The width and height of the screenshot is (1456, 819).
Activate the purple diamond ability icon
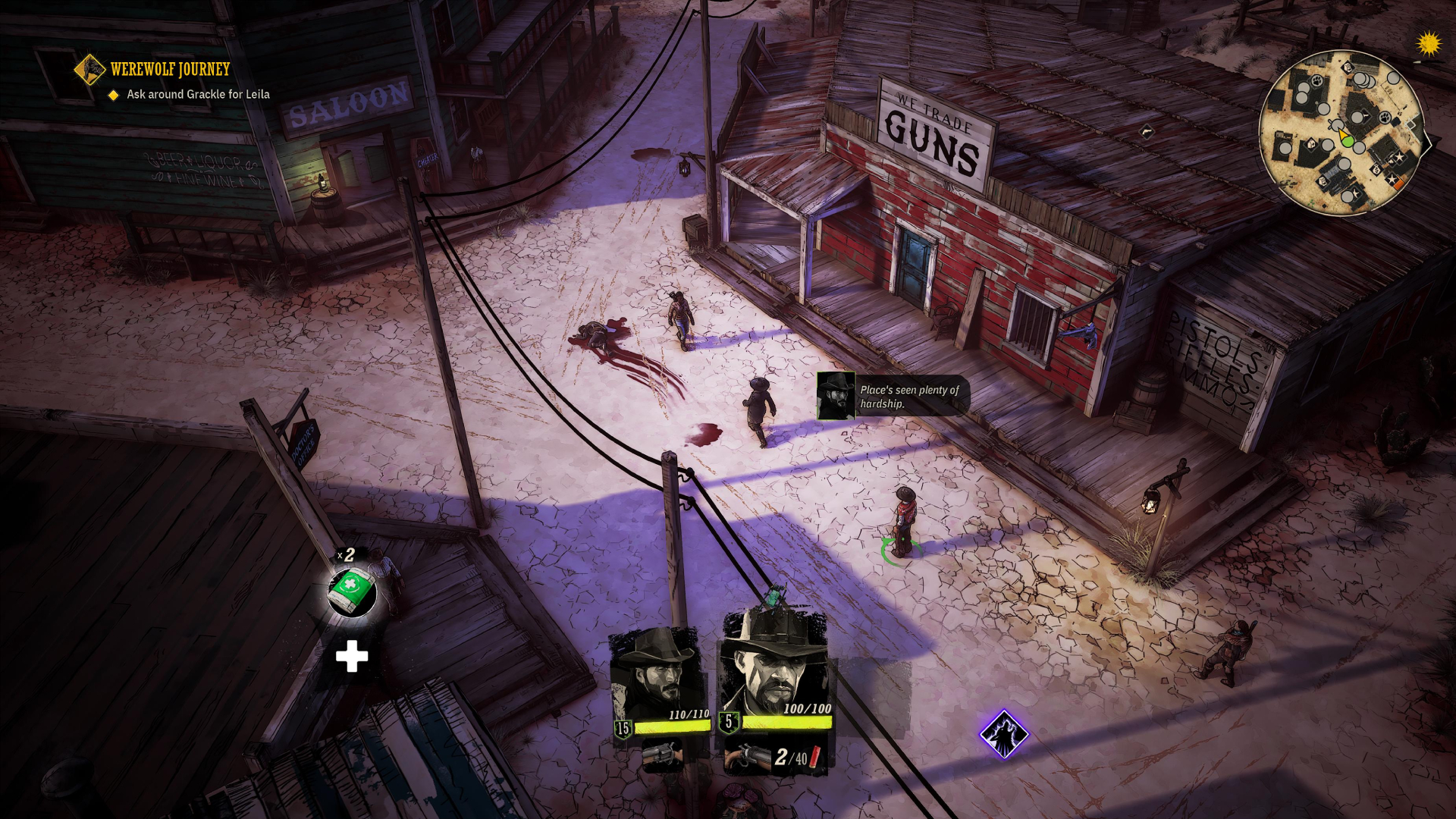[1003, 733]
